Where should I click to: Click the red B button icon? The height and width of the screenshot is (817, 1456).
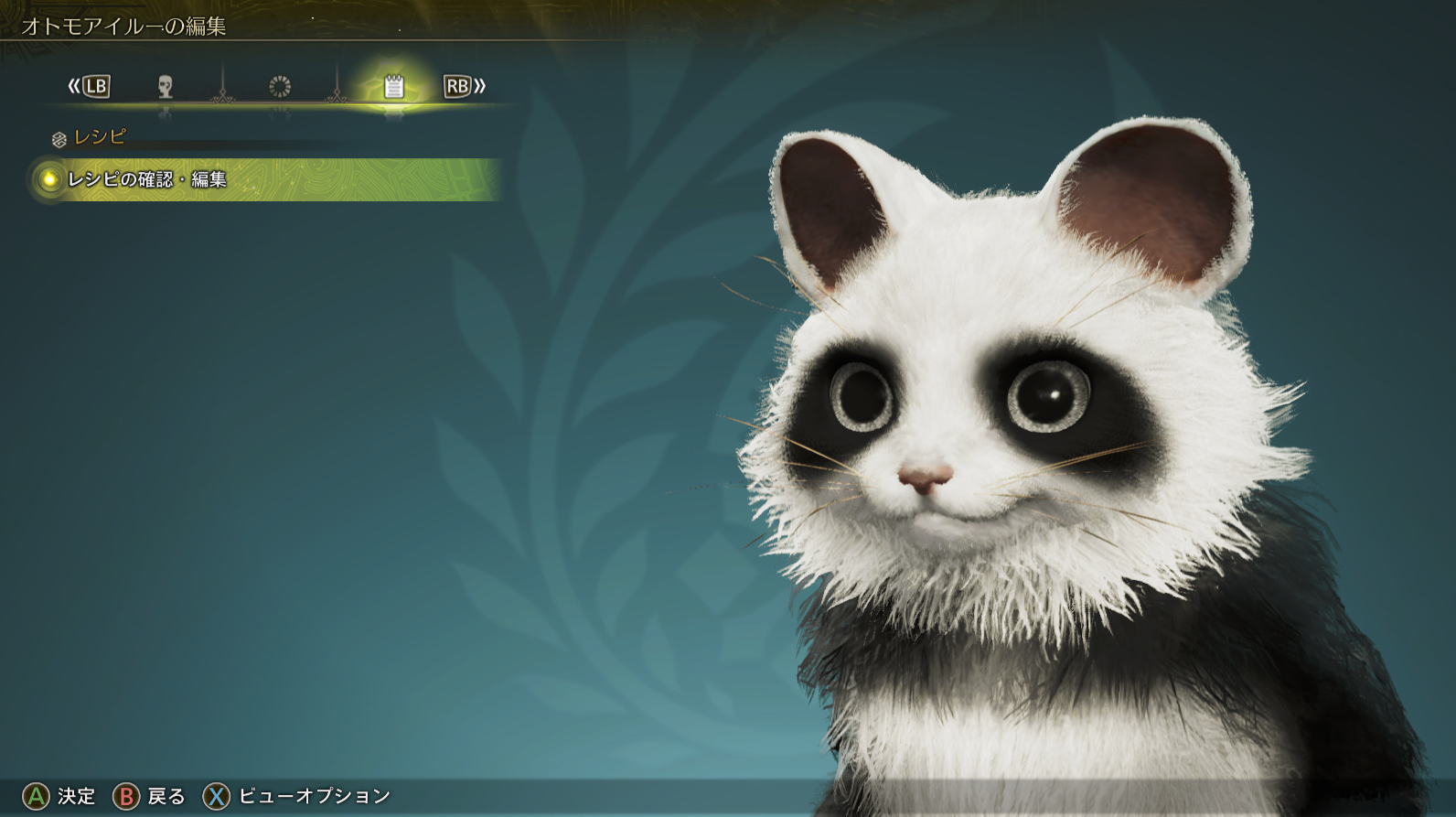point(126,796)
